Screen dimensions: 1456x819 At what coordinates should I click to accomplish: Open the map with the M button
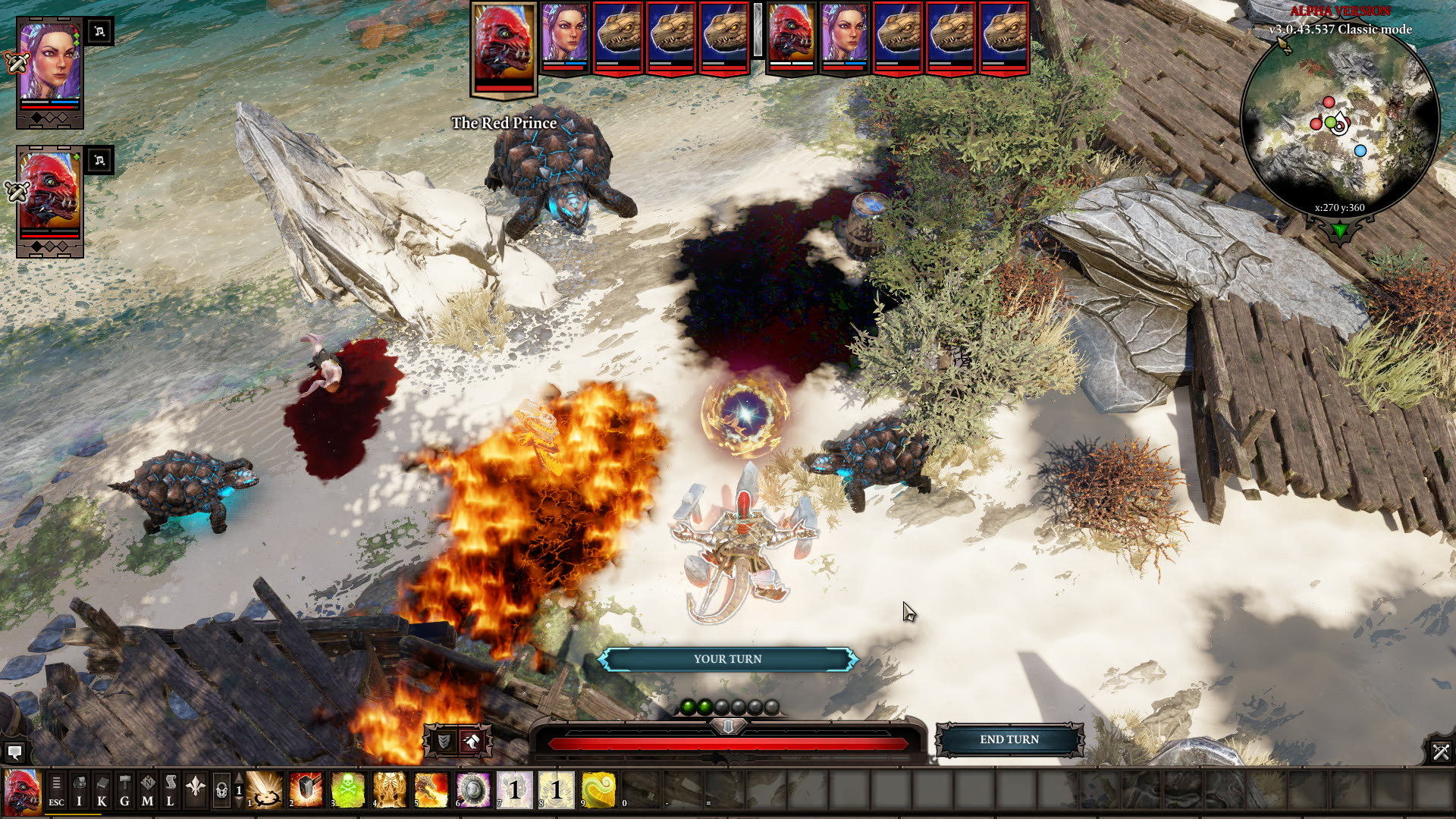tap(148, 789)
